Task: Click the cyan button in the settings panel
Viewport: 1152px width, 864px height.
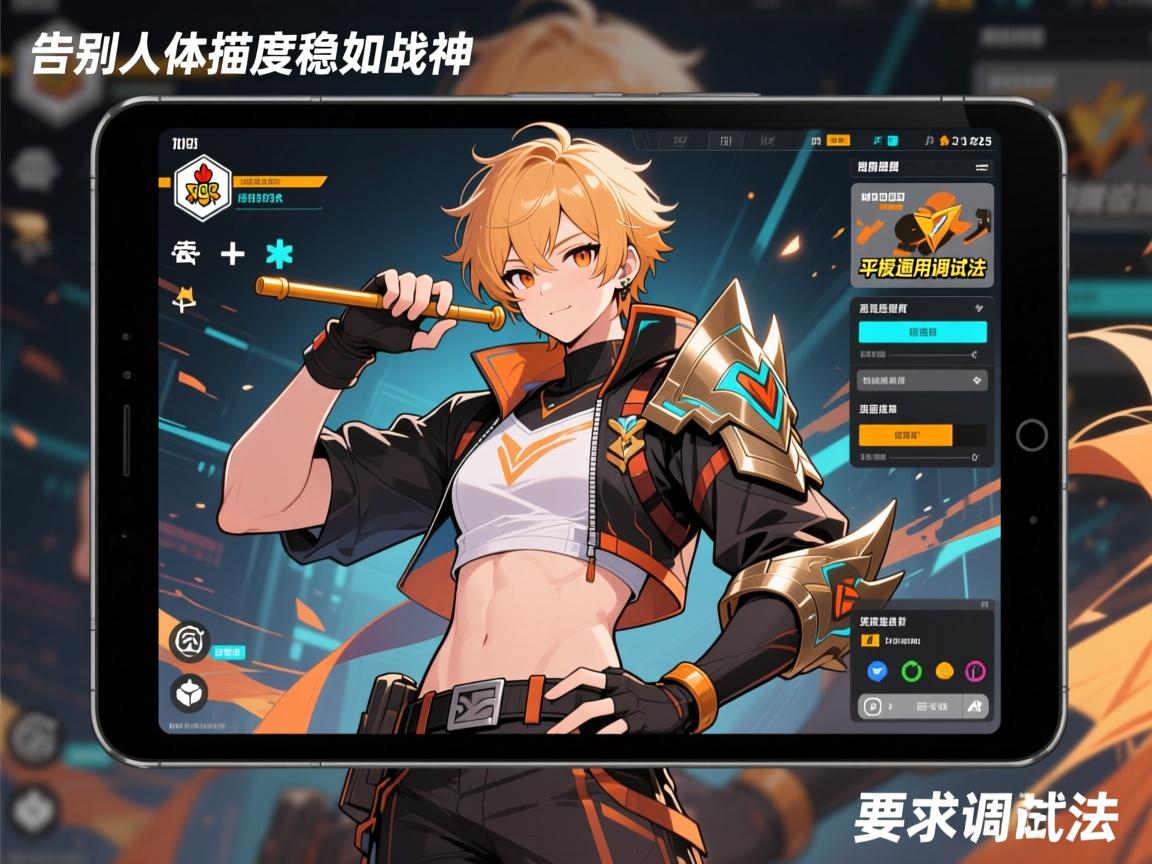Action: click(x=922, y=332)
